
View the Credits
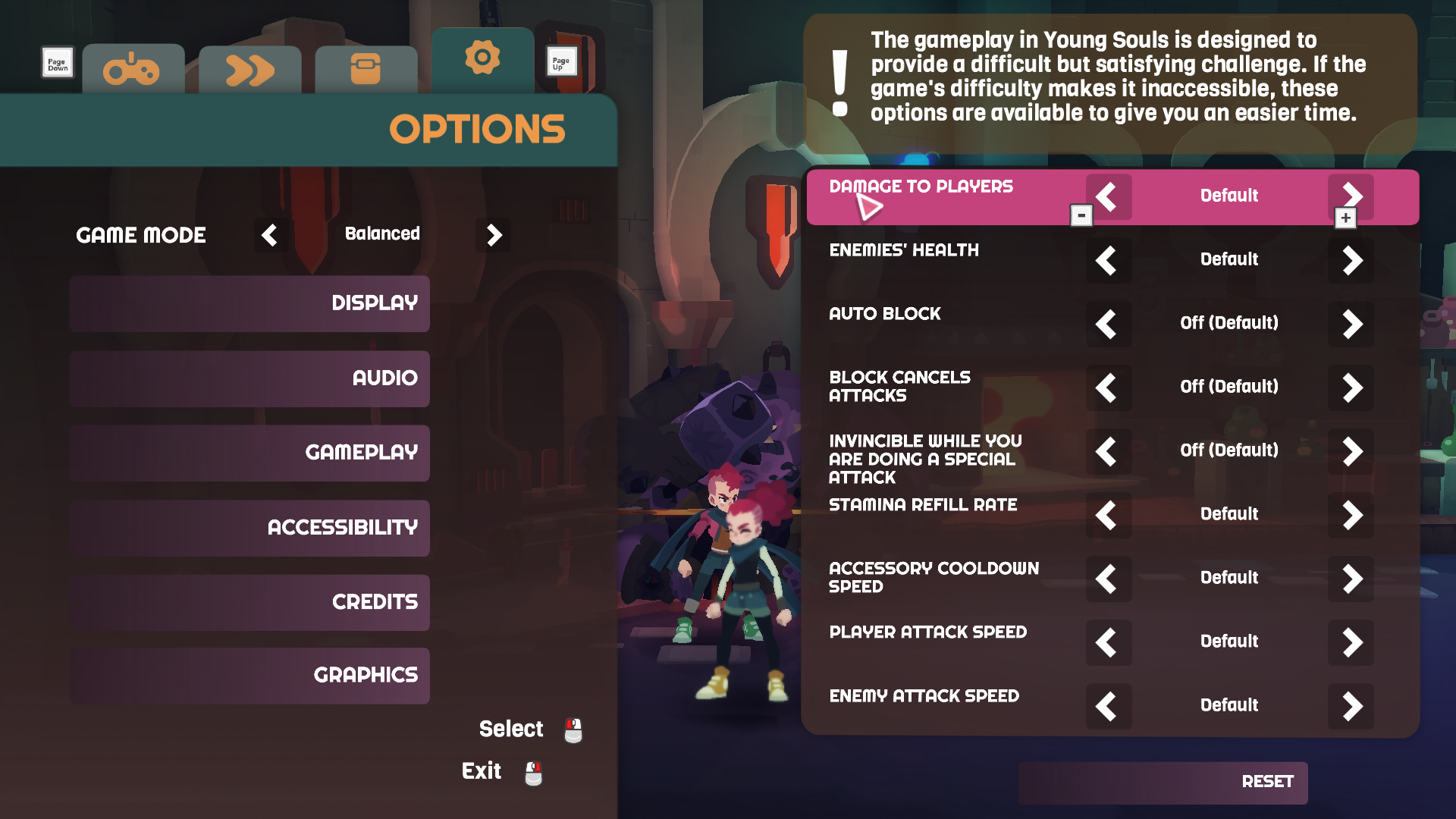[x=249, y=602]
